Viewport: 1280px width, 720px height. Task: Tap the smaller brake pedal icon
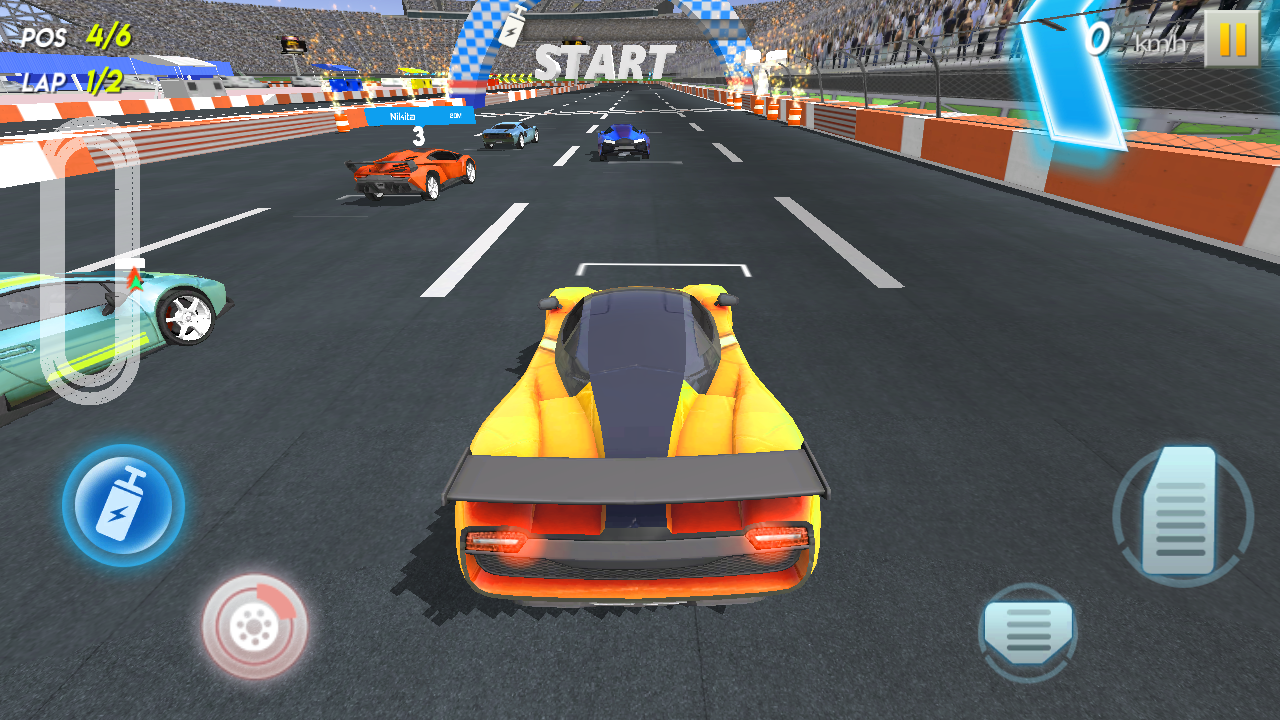[x=1030, y=632]
